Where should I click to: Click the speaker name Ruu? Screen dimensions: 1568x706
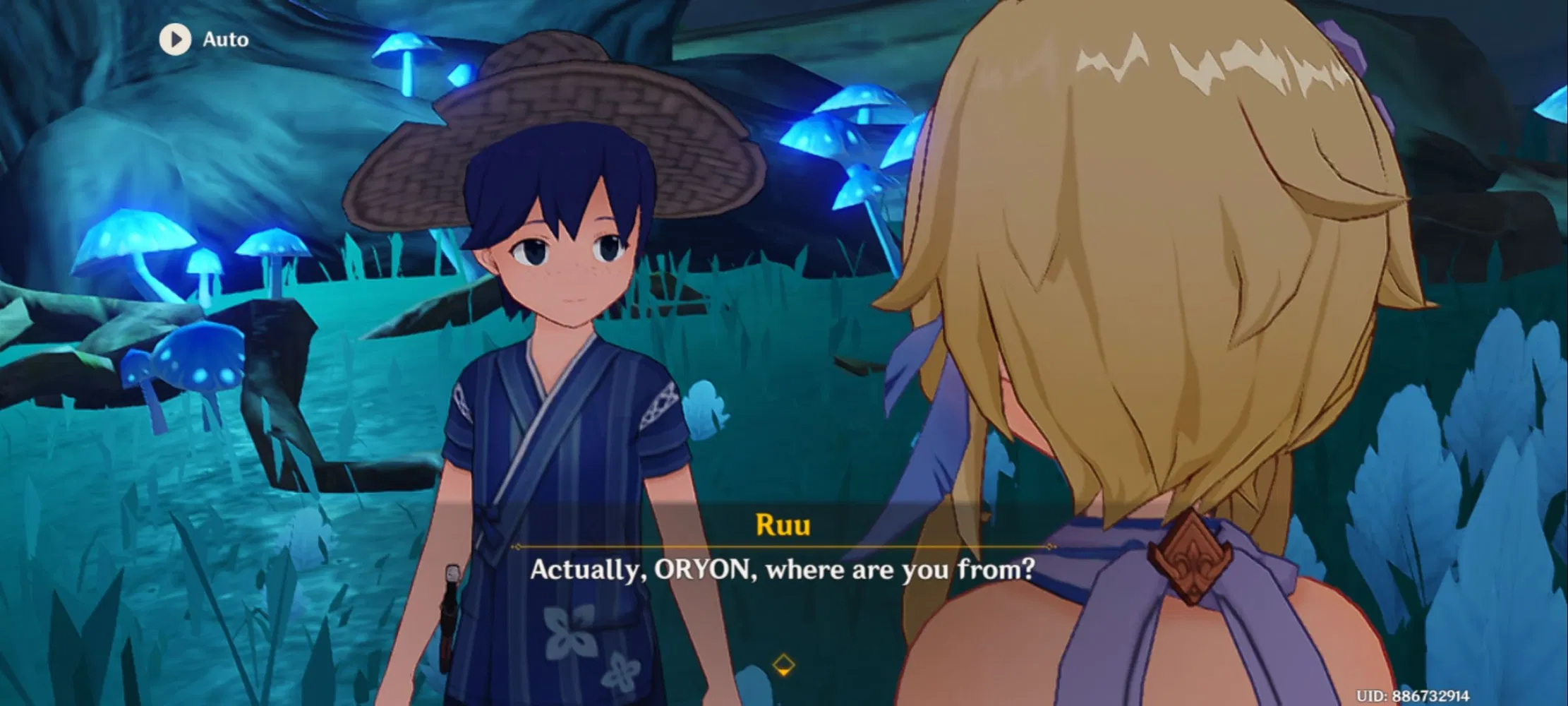[783, 525]
